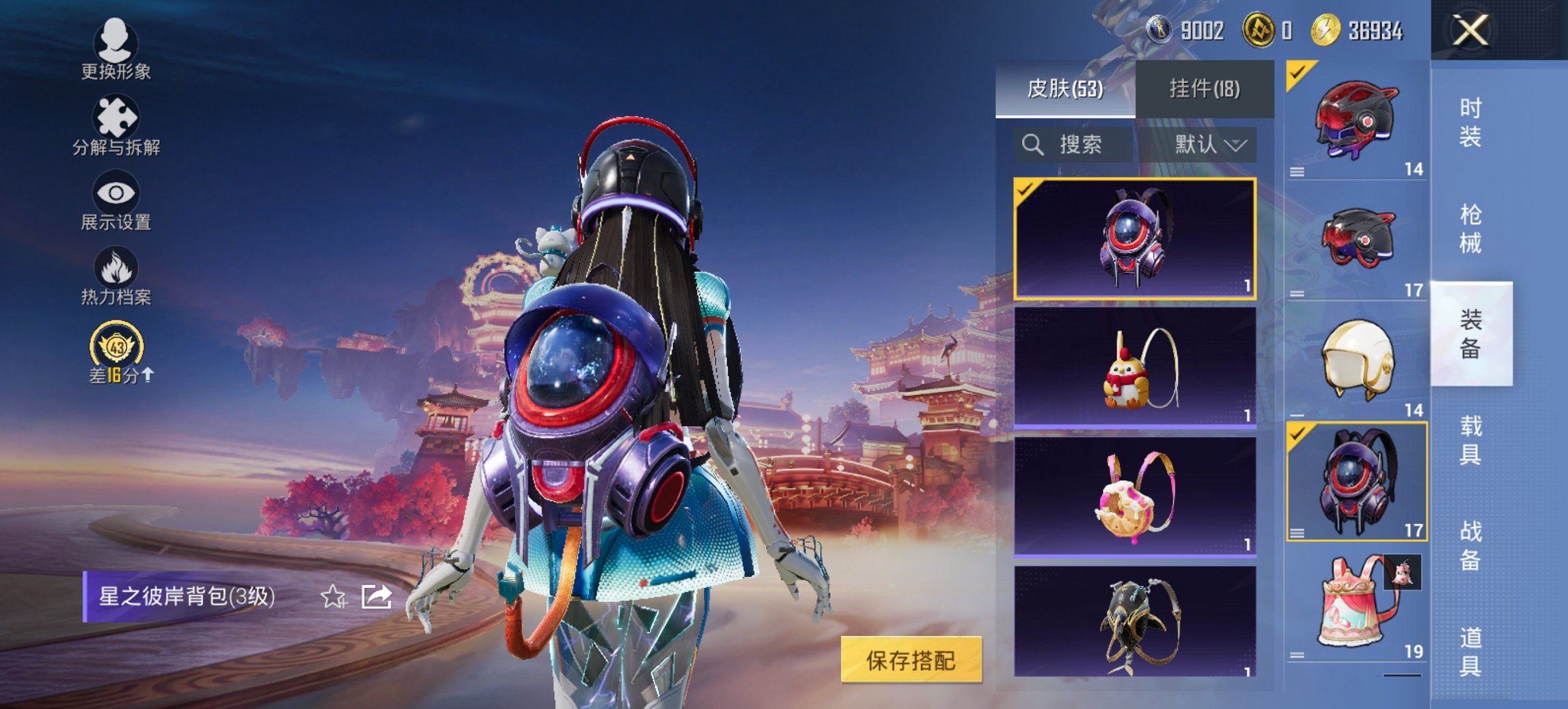Expand sorting options next to search

1238,145
